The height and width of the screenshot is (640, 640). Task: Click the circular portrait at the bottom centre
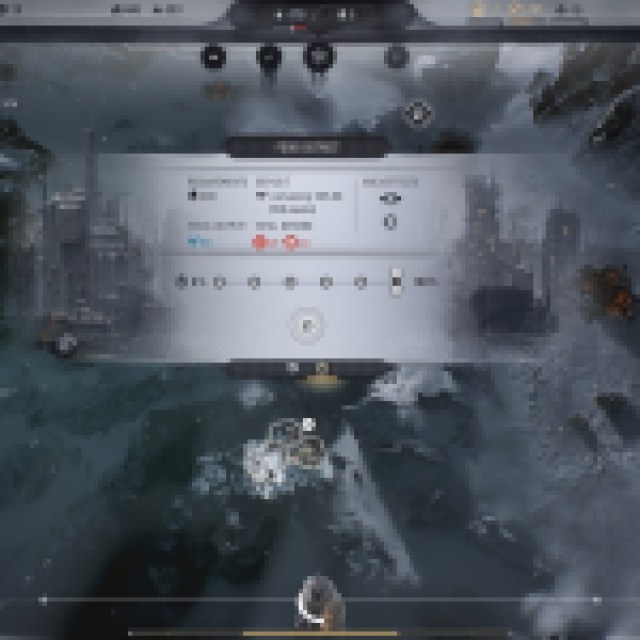coord(317,598)
